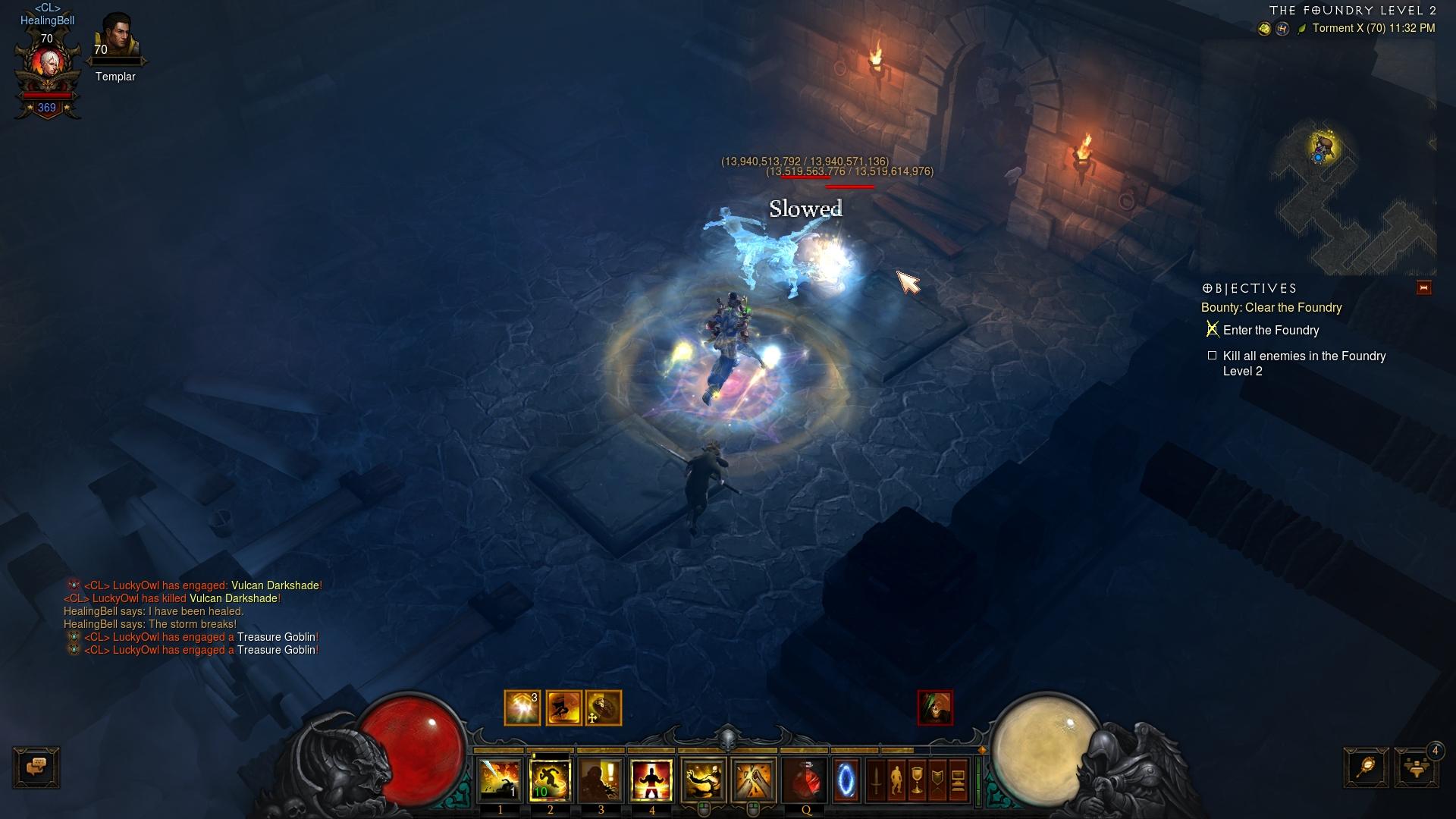Open the game menu computer icon
This screenshot has width=1456, height=819.
click(x=958, y=780)
